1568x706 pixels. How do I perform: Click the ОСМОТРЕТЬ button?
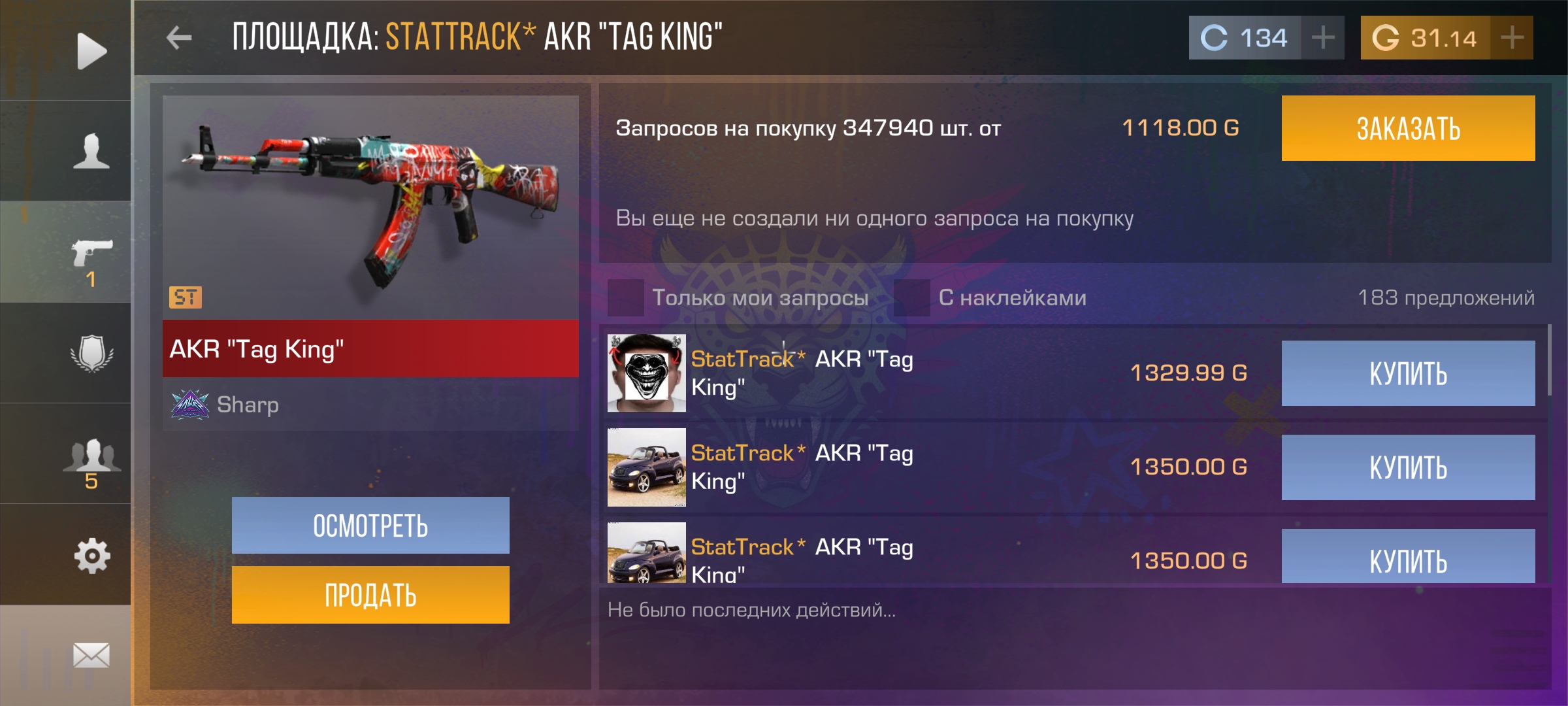click(370, 525)
